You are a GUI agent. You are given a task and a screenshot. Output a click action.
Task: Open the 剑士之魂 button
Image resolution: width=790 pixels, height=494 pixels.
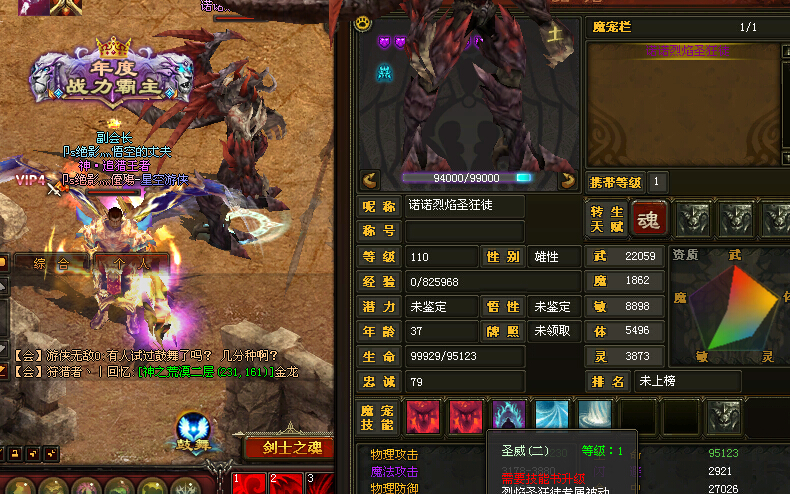coord(288,448)
